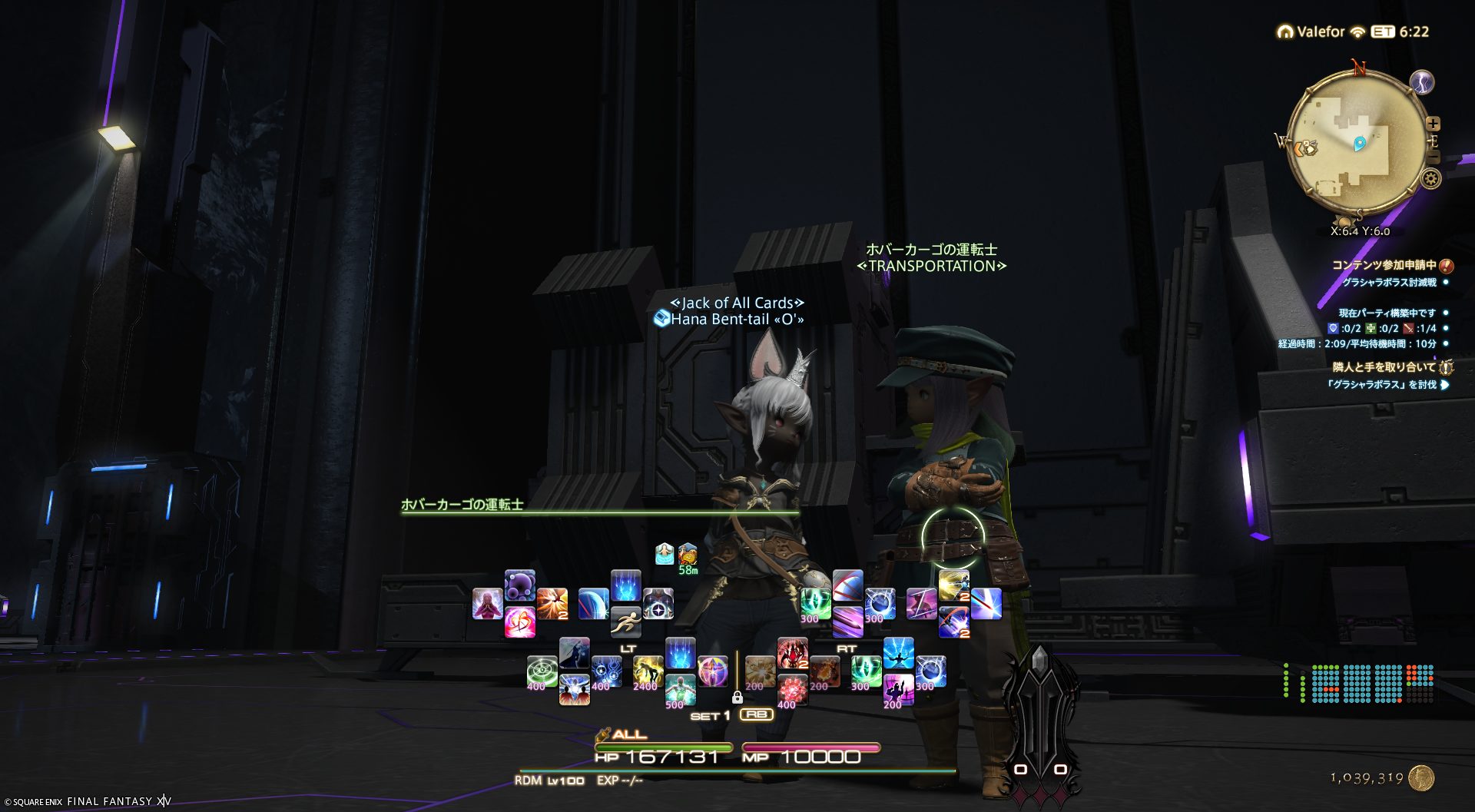1475x812 pixels.
Task: Activate the red crystal cluster 400 spell
Action: pos(792,690)
